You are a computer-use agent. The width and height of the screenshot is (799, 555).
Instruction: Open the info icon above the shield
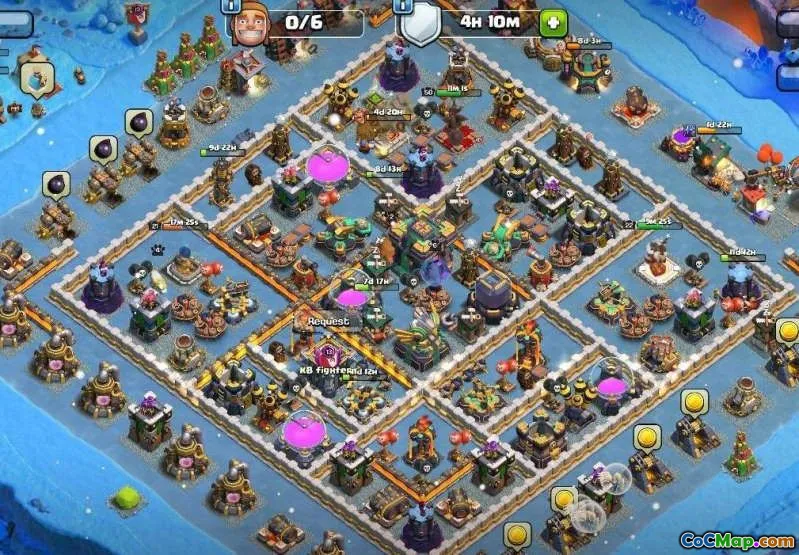point(406,3)
